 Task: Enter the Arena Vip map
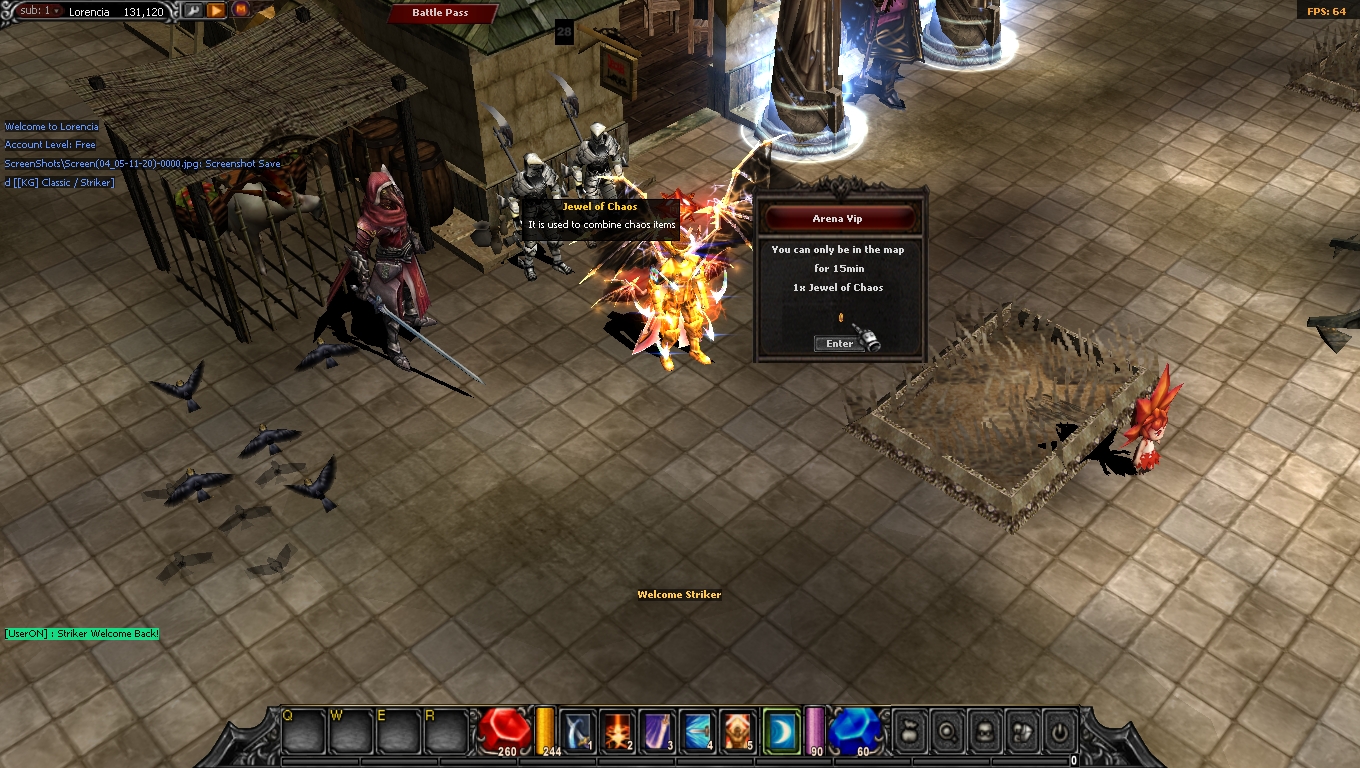(x=839, y=343)
